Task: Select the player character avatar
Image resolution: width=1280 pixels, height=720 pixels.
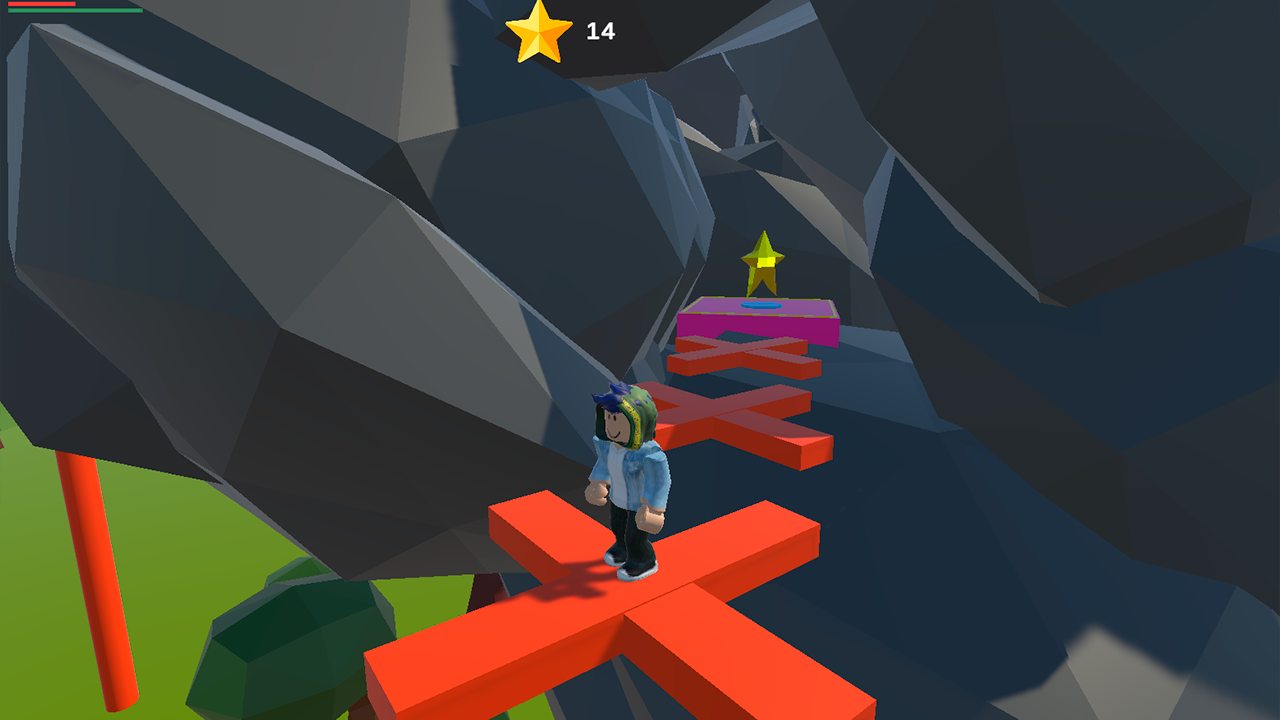Action: [x=629, y=470]
